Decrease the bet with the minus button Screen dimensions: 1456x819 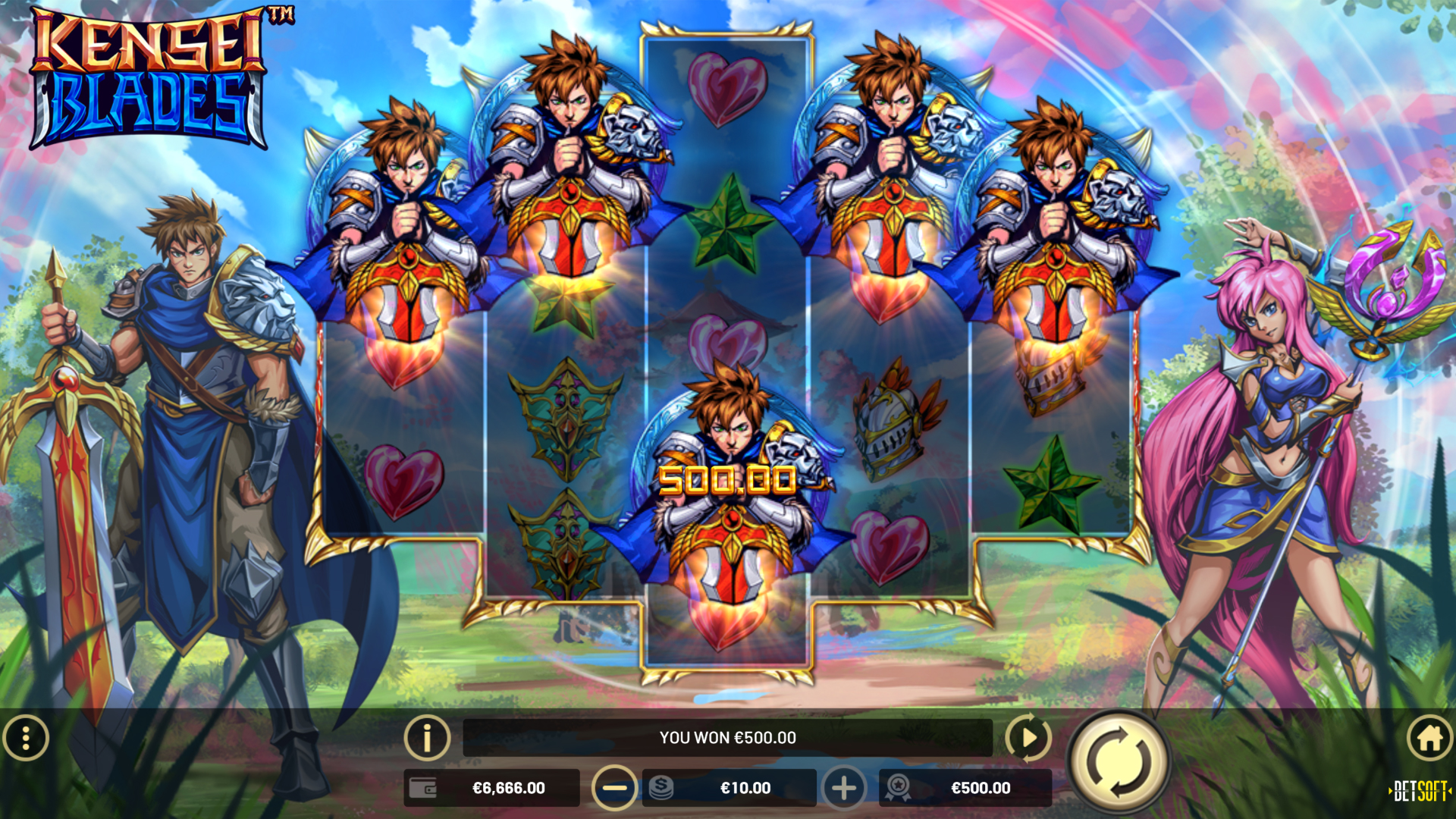tap(615, 788)
